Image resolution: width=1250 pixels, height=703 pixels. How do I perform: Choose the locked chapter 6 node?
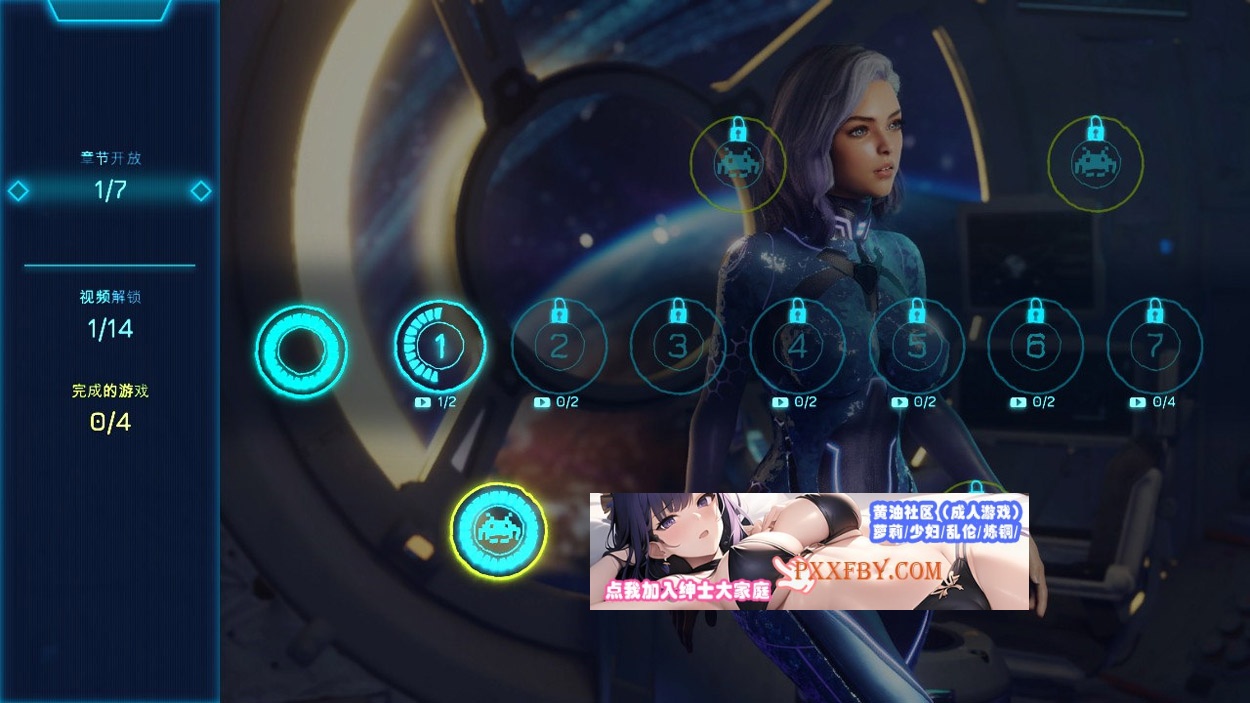[x=1035, y=347]
